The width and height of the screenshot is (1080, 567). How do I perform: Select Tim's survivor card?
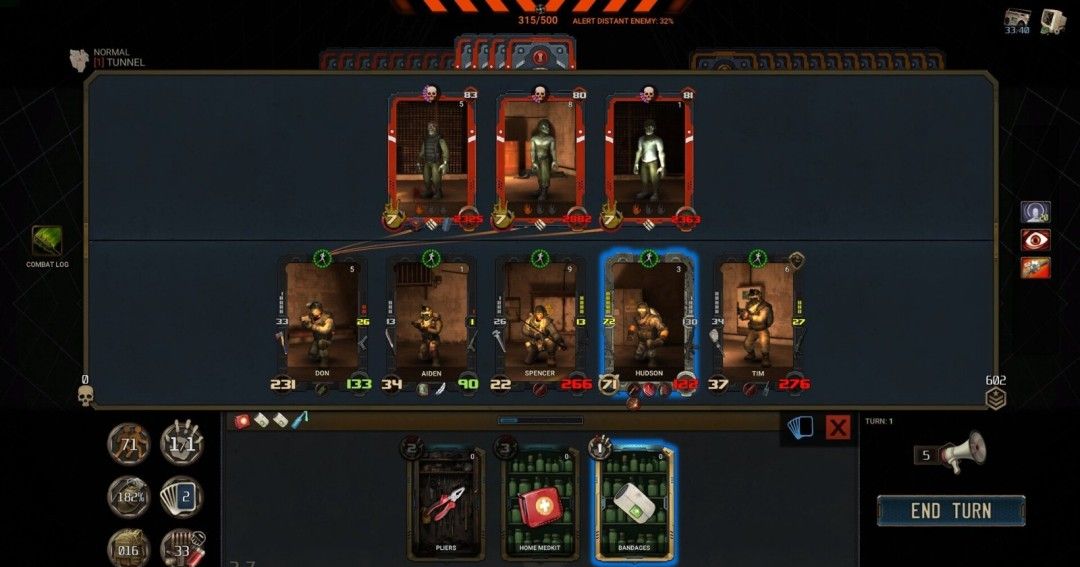coord(757,320)
